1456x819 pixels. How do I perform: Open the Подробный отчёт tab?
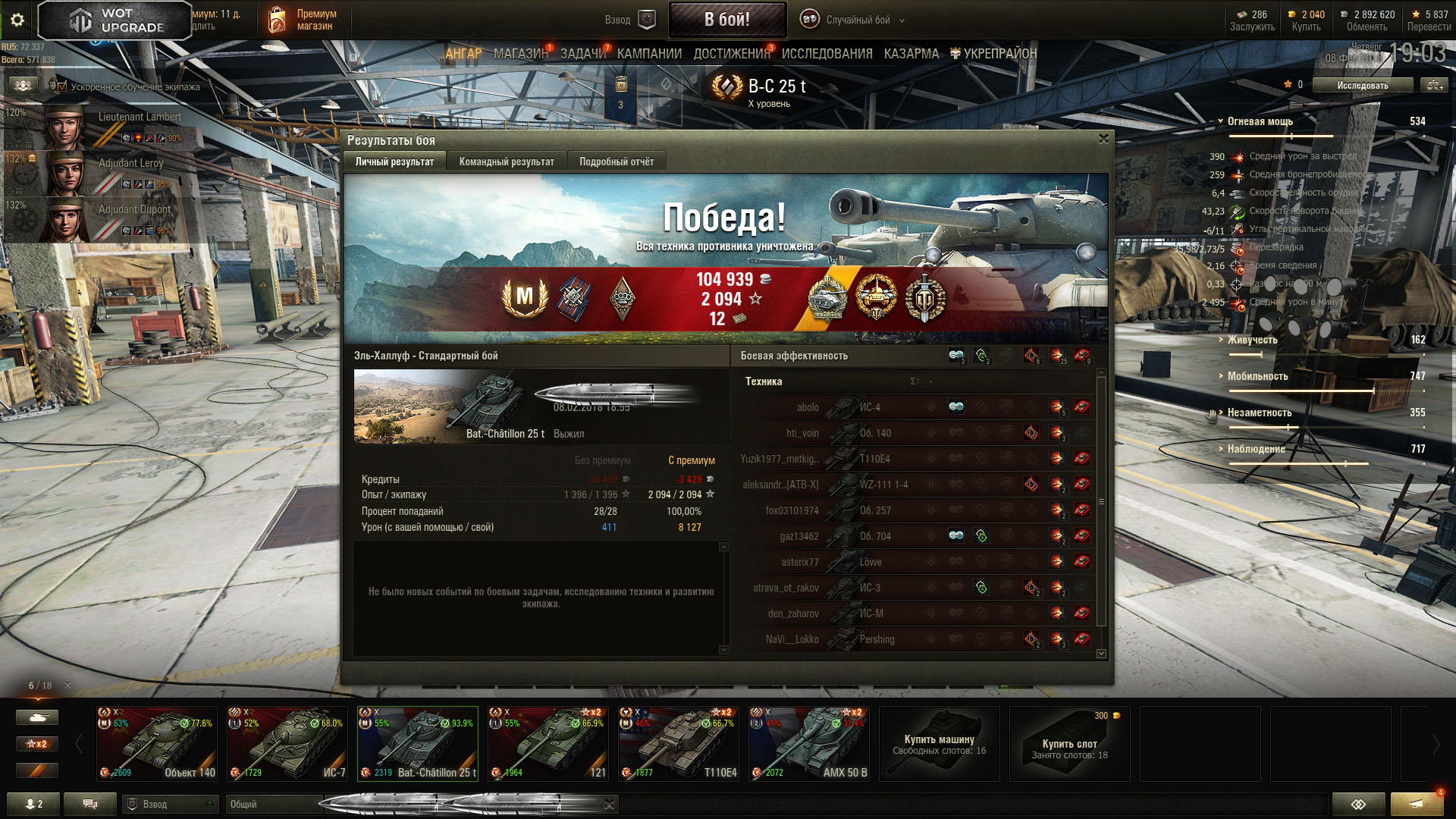pyautogui.click(x=617, y=162)
